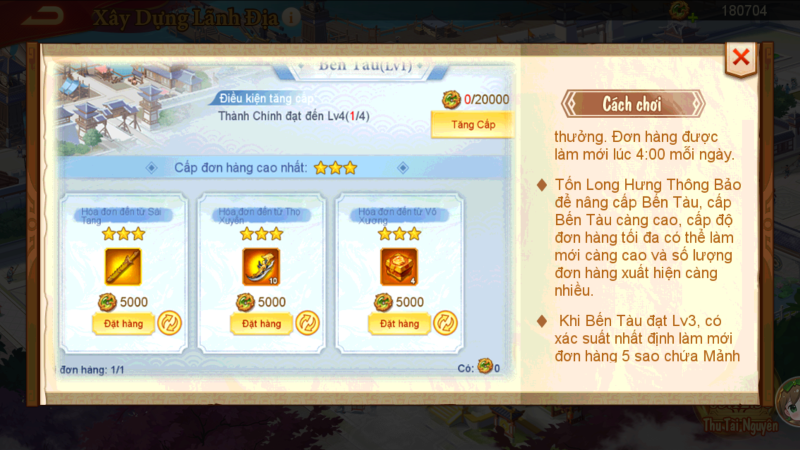
Task: Close the Cách chơi help popup
Action: pyautogui.click(x=741, y=58)
